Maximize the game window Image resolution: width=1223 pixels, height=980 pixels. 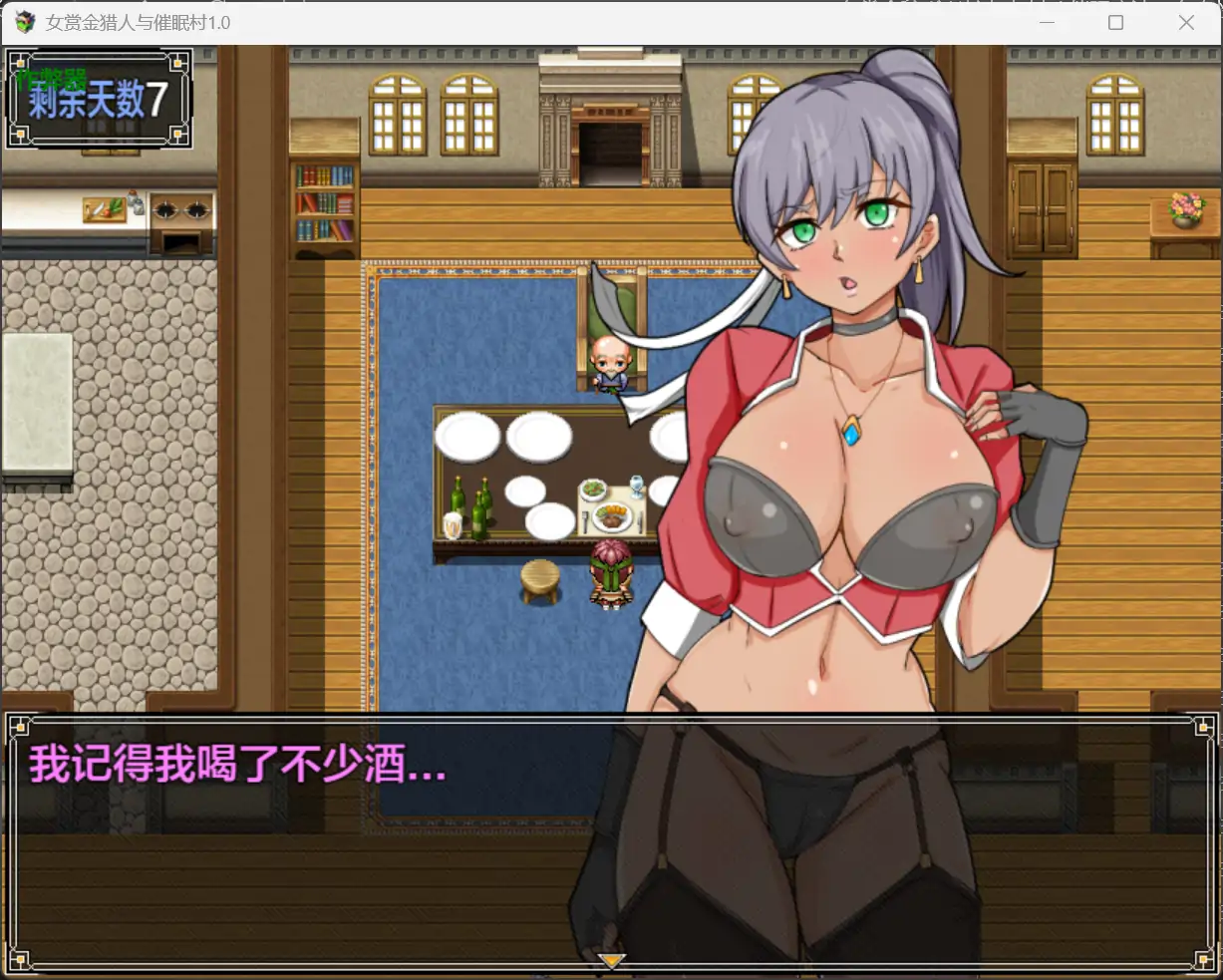pyautogui.click(x=1116, y=23)
